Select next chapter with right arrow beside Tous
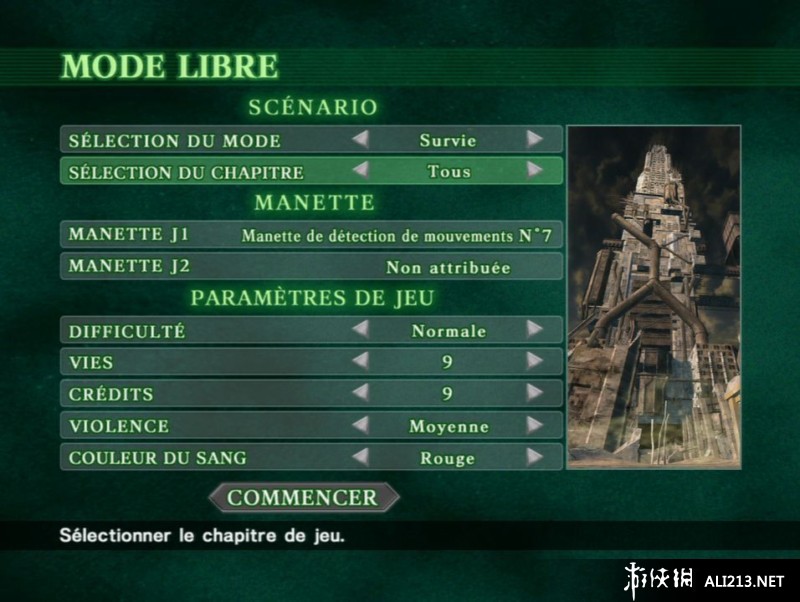The image size is (800, 602). (535, 171)
